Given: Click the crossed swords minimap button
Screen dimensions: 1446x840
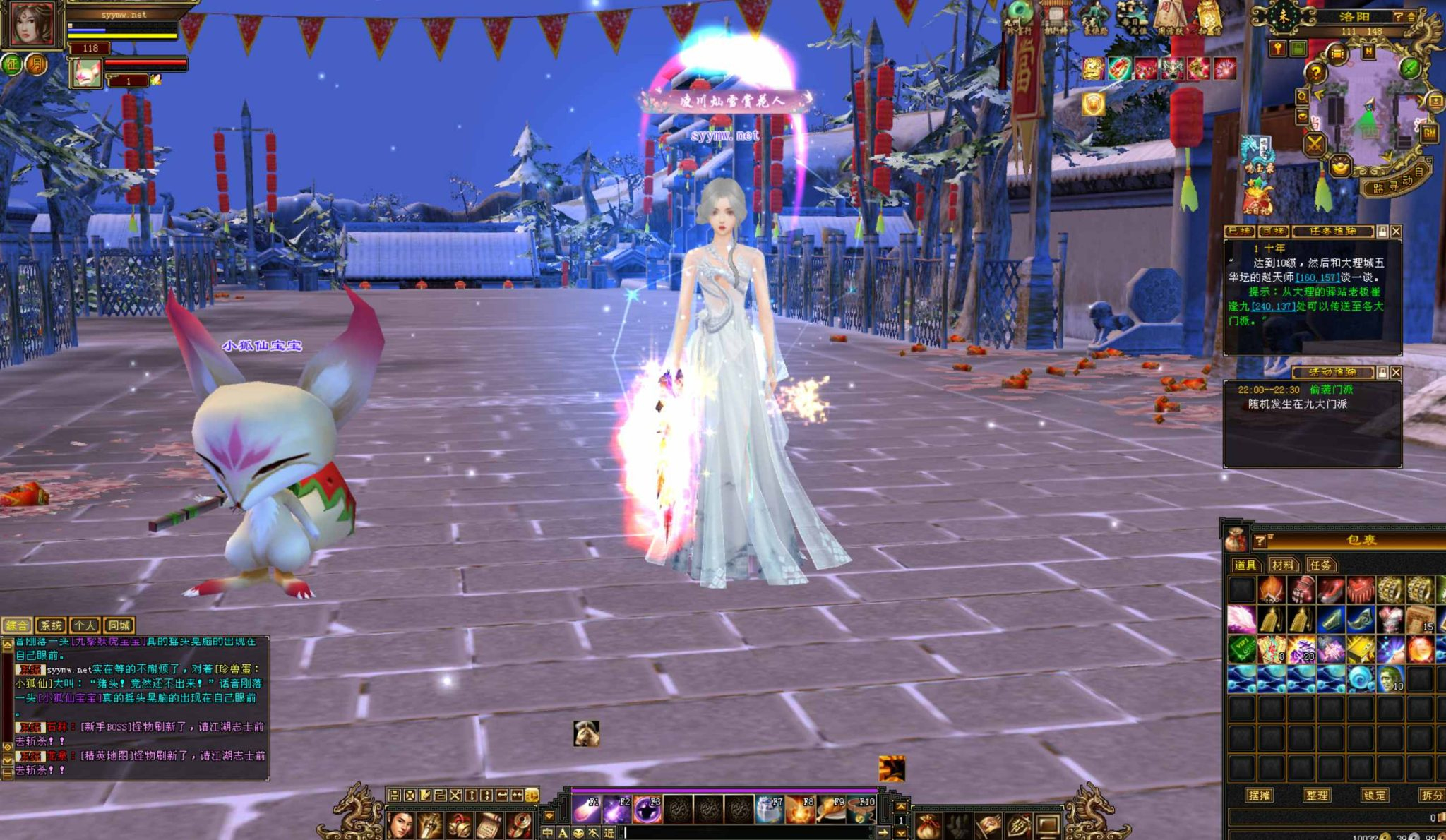Looking at the screenshot, I should pyautogui.click(x=1314, y=145).
